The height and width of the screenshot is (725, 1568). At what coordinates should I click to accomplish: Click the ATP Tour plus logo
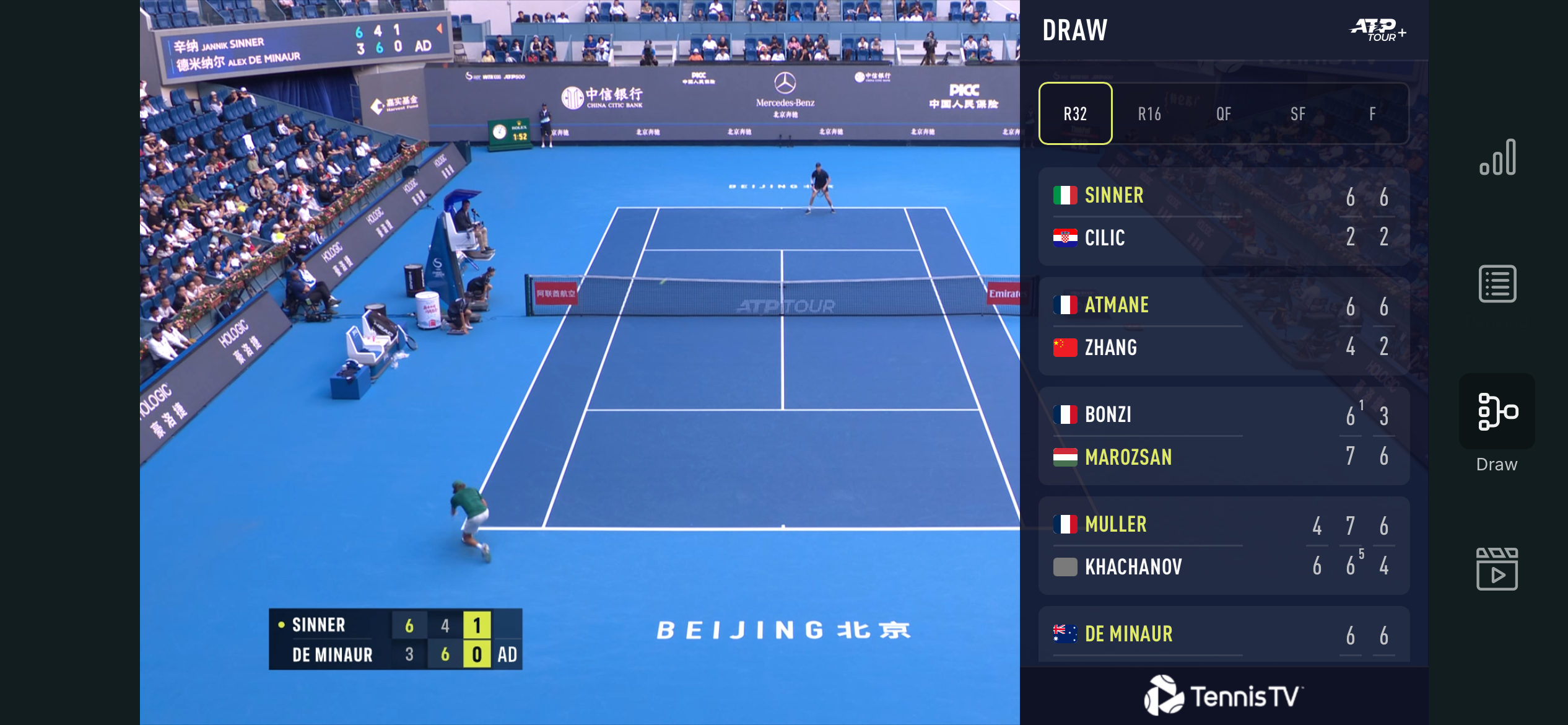[1377, 29]
